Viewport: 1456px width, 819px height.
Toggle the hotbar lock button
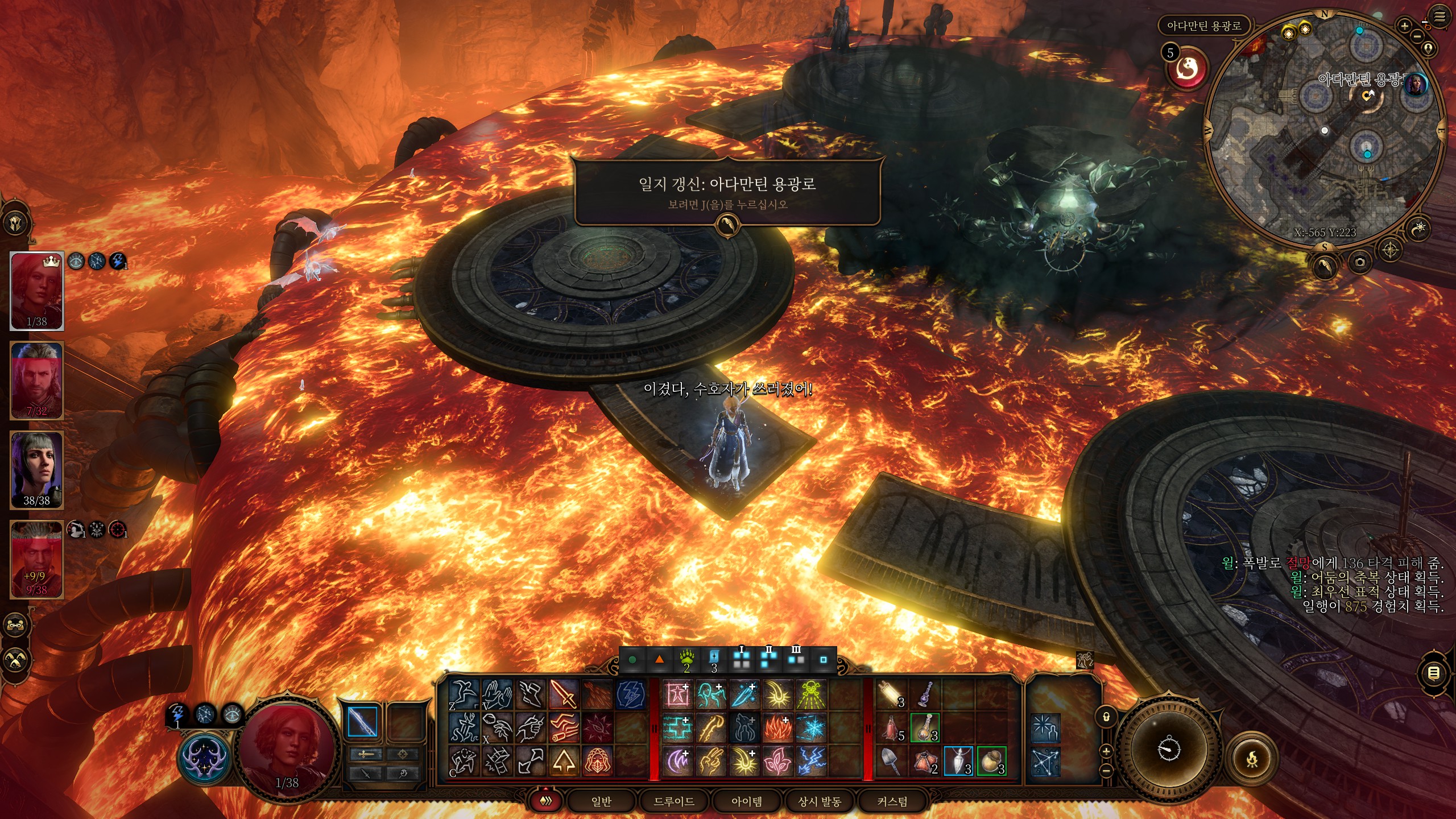1106,717
